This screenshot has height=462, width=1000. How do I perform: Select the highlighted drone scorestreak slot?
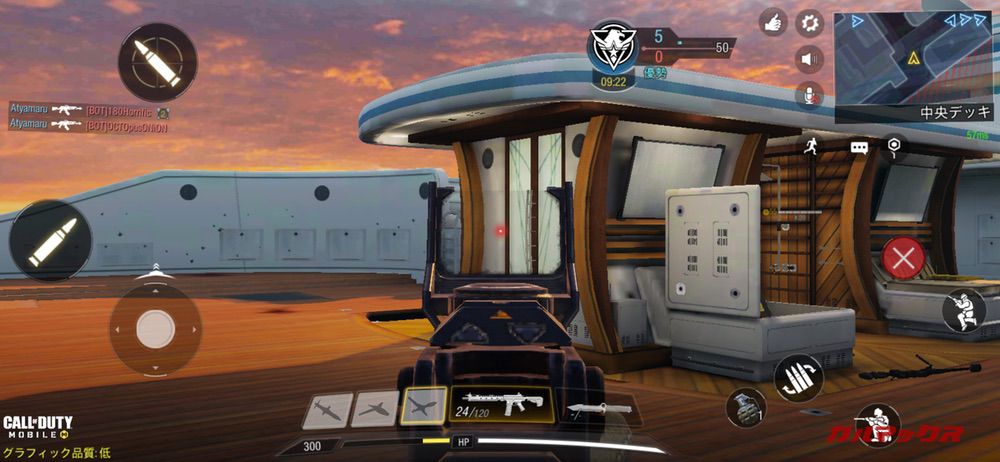click(423, 407)
